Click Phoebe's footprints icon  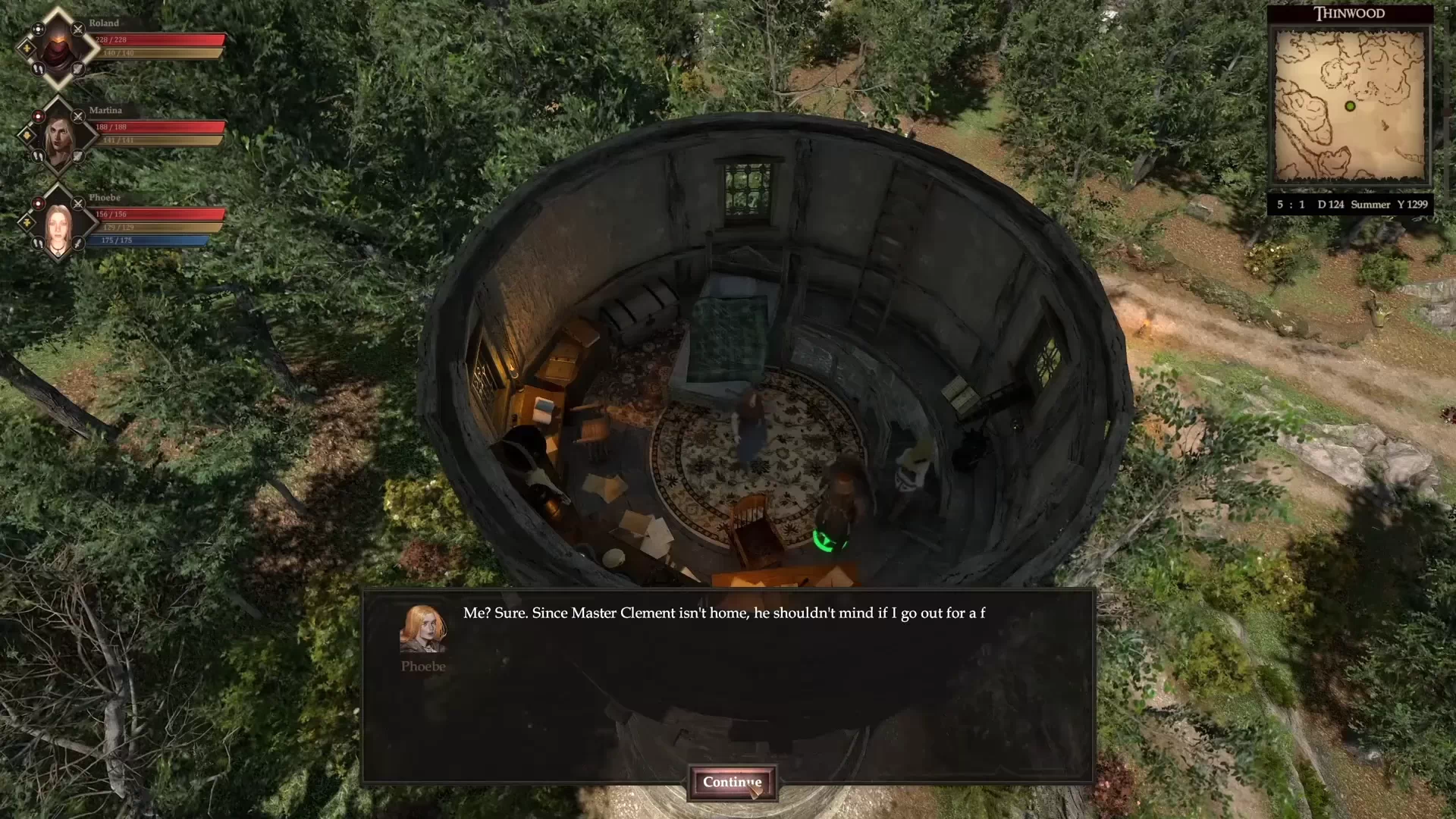38,243
